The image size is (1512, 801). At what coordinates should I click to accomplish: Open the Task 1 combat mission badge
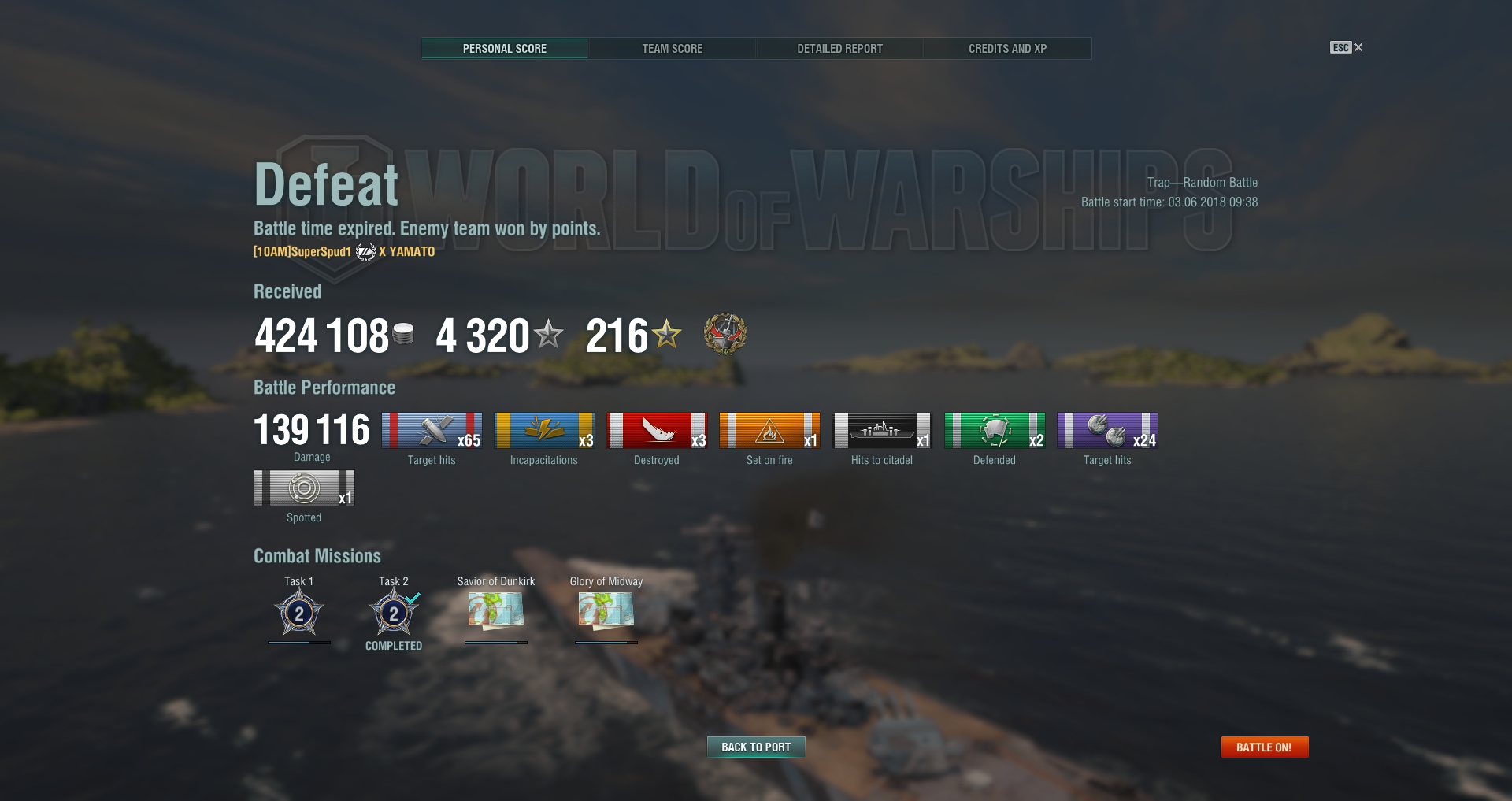pyautogui.click(x=299, y=614)
